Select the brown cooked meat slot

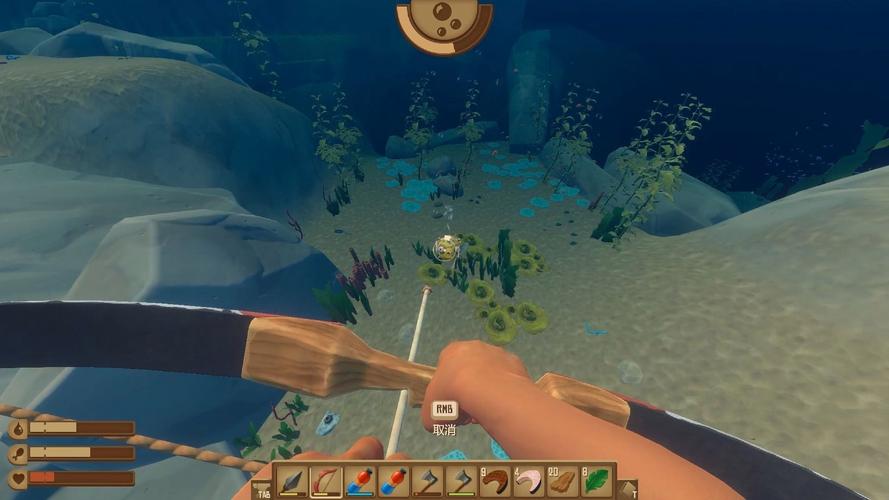click(x=495, y=481)
